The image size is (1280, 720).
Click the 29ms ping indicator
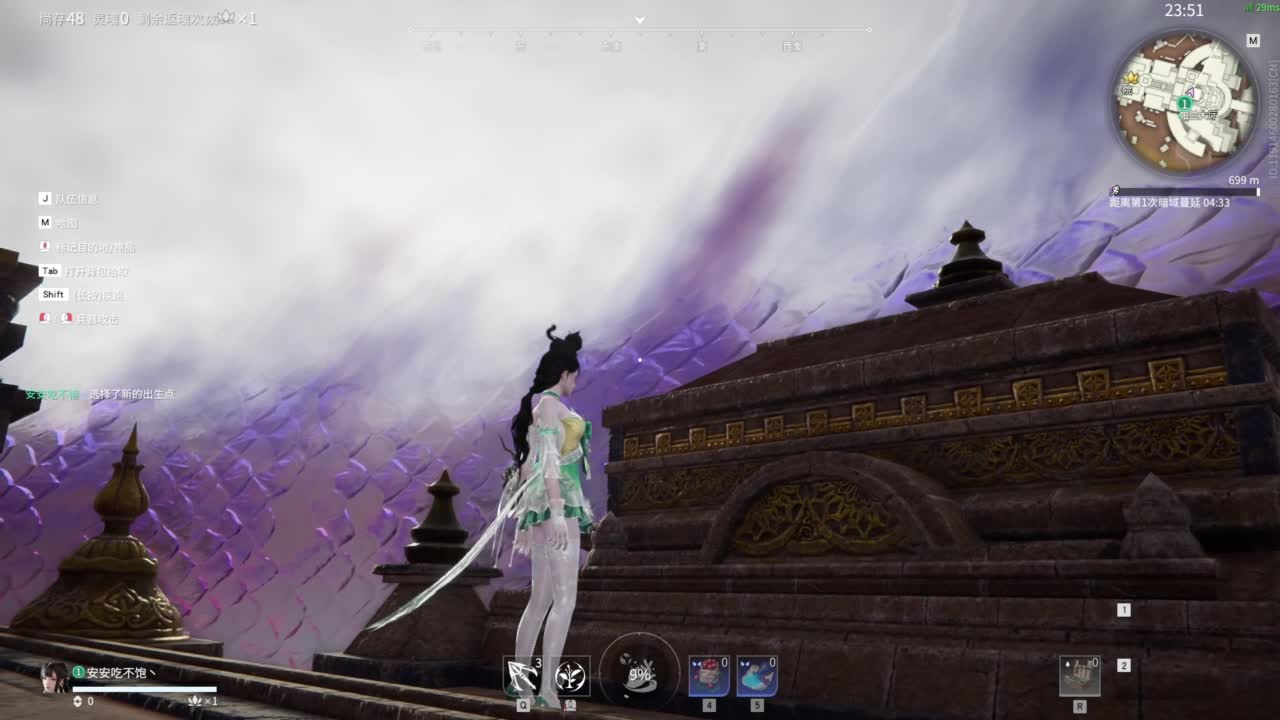tap(1259, 7)
